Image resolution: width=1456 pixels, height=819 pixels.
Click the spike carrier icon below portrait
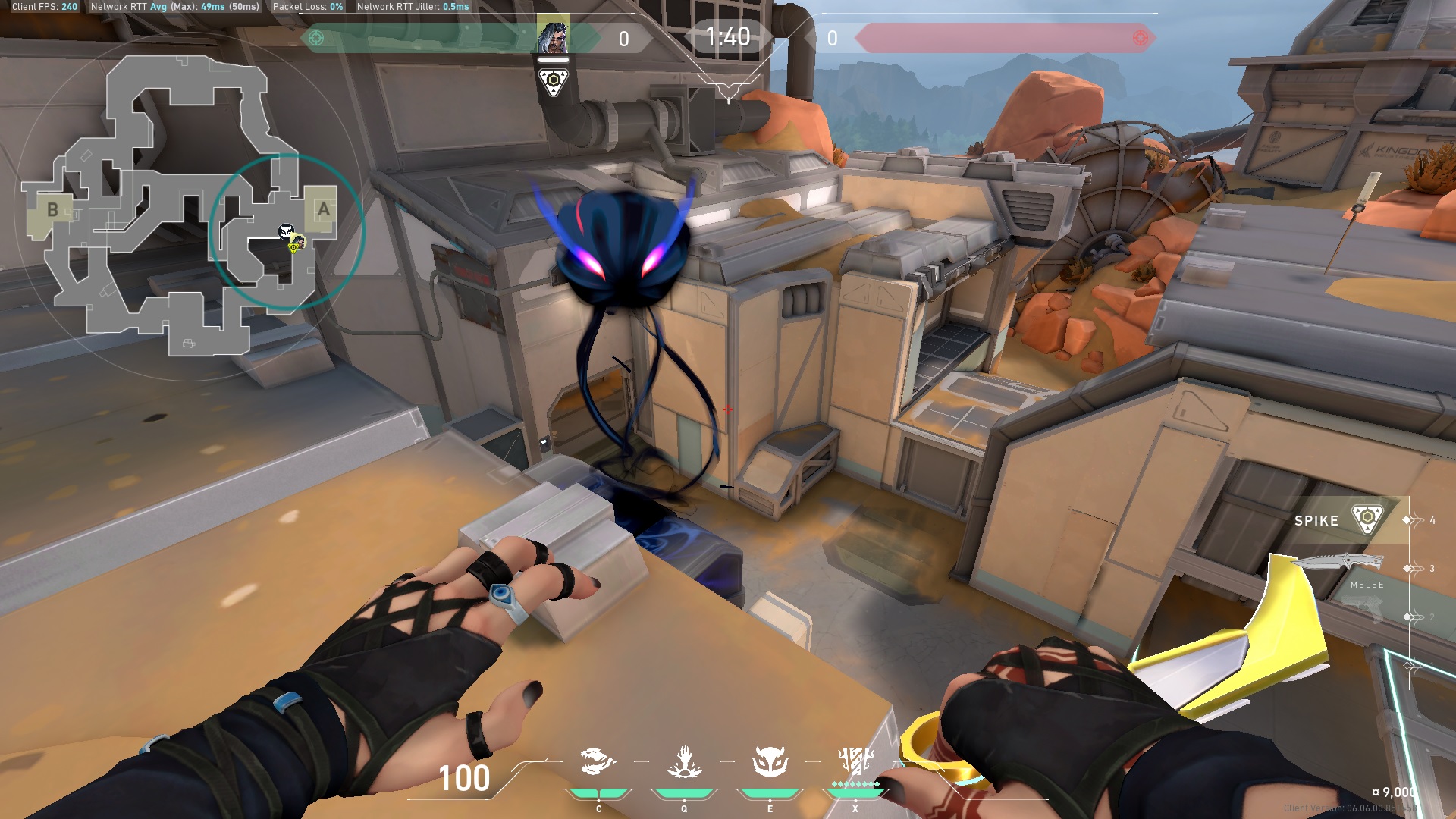(x=553, y=81)
